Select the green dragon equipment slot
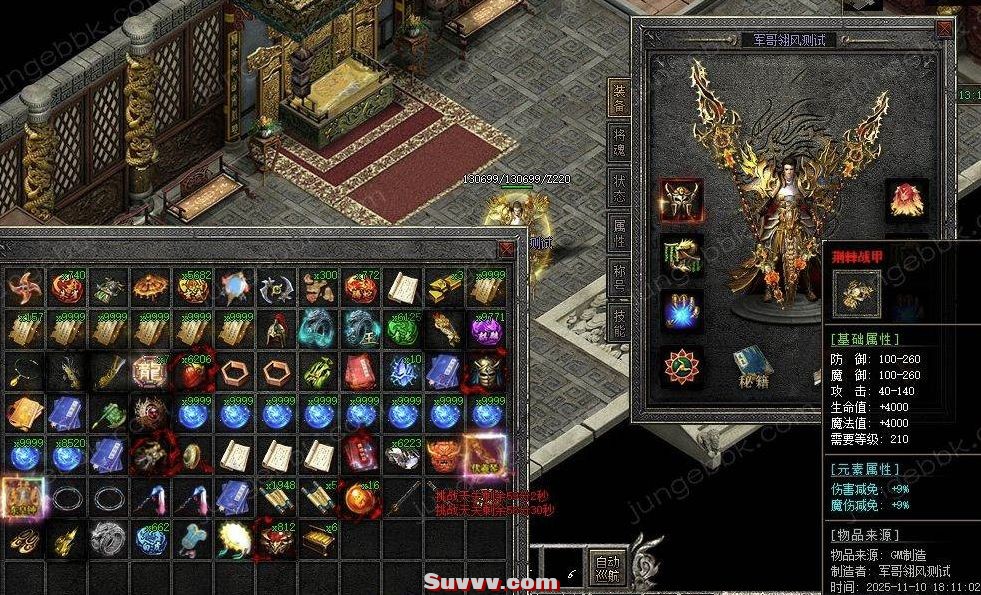Screen dimensions: 981x595 (x=681, y=257)
